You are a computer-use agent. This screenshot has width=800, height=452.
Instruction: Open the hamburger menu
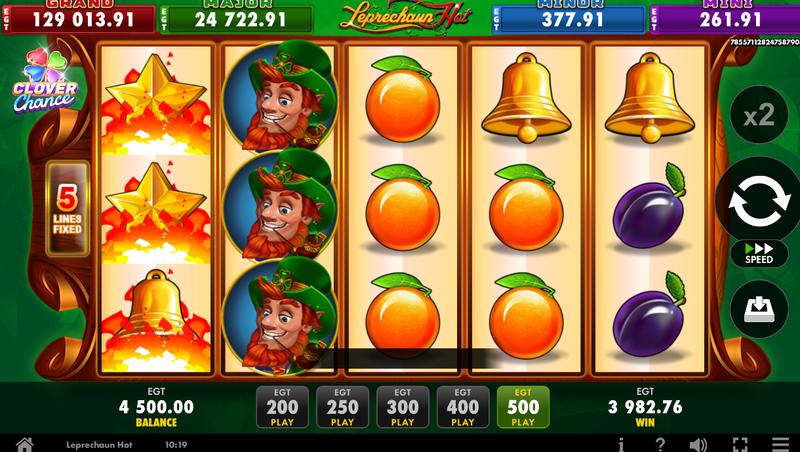pos(780,444)
